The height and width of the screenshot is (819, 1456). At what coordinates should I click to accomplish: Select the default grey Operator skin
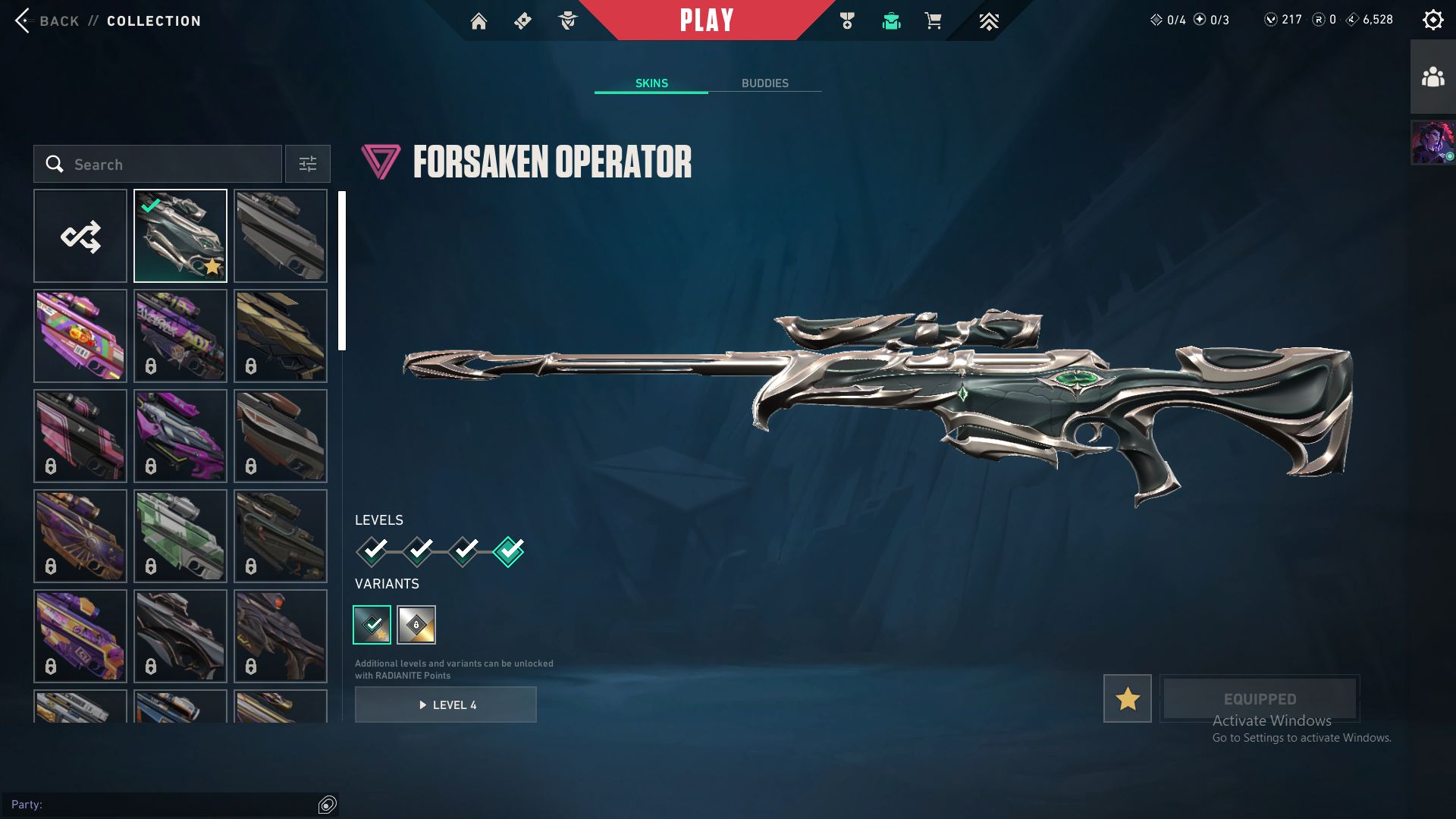pos(281,236)
